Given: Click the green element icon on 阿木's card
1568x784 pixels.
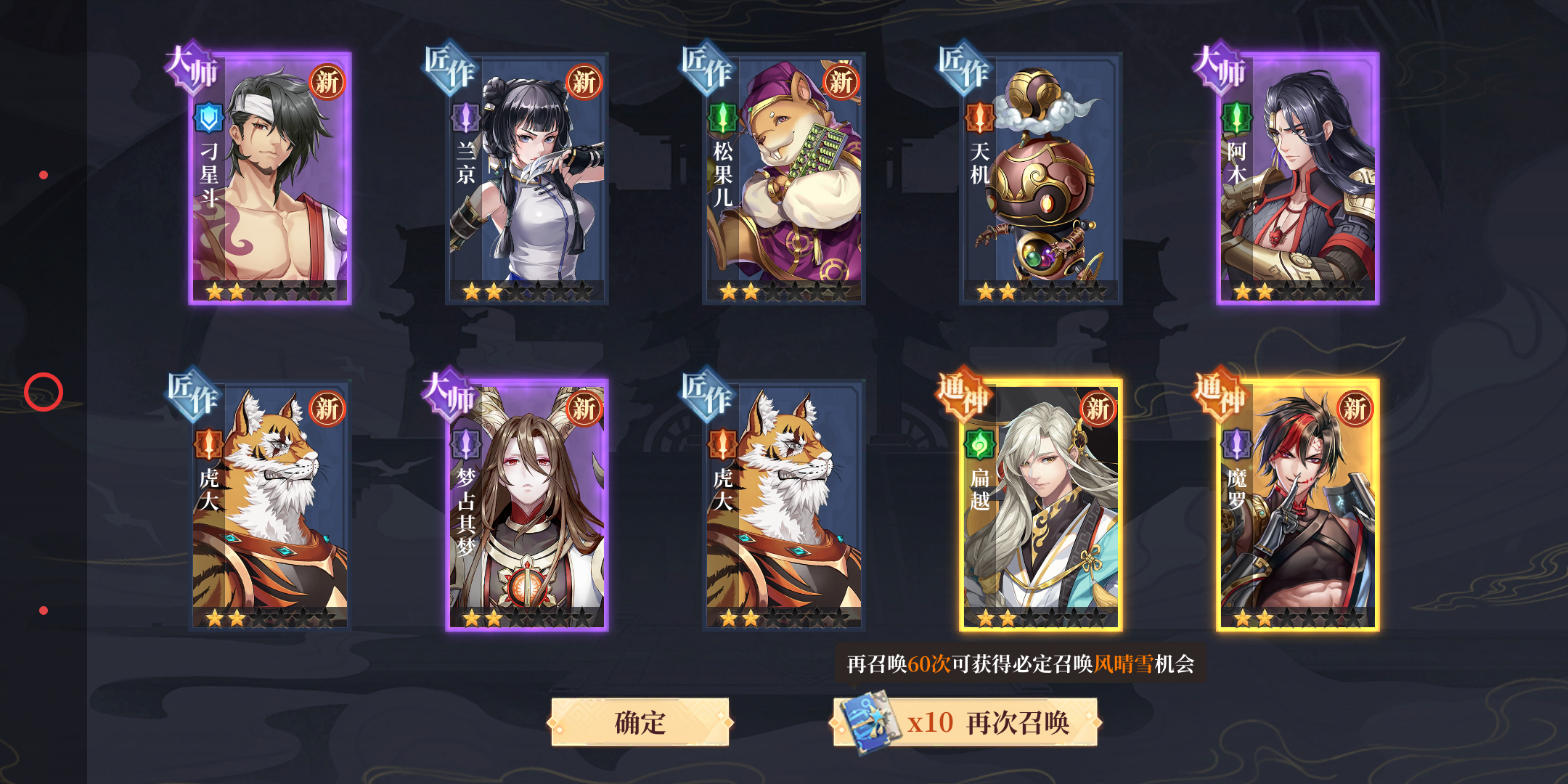Looking at the screenshot, I should point(1236,118).
